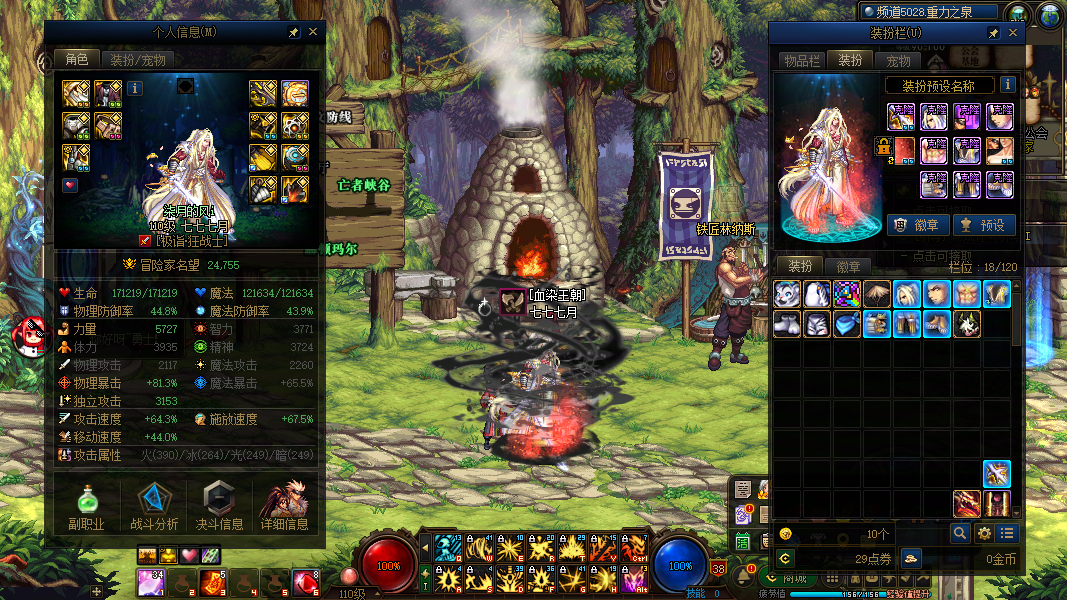The width and height of the screenshot is (1067, 600).
Task: Click the 频道5028 channel selector
Action: point(931,12)
